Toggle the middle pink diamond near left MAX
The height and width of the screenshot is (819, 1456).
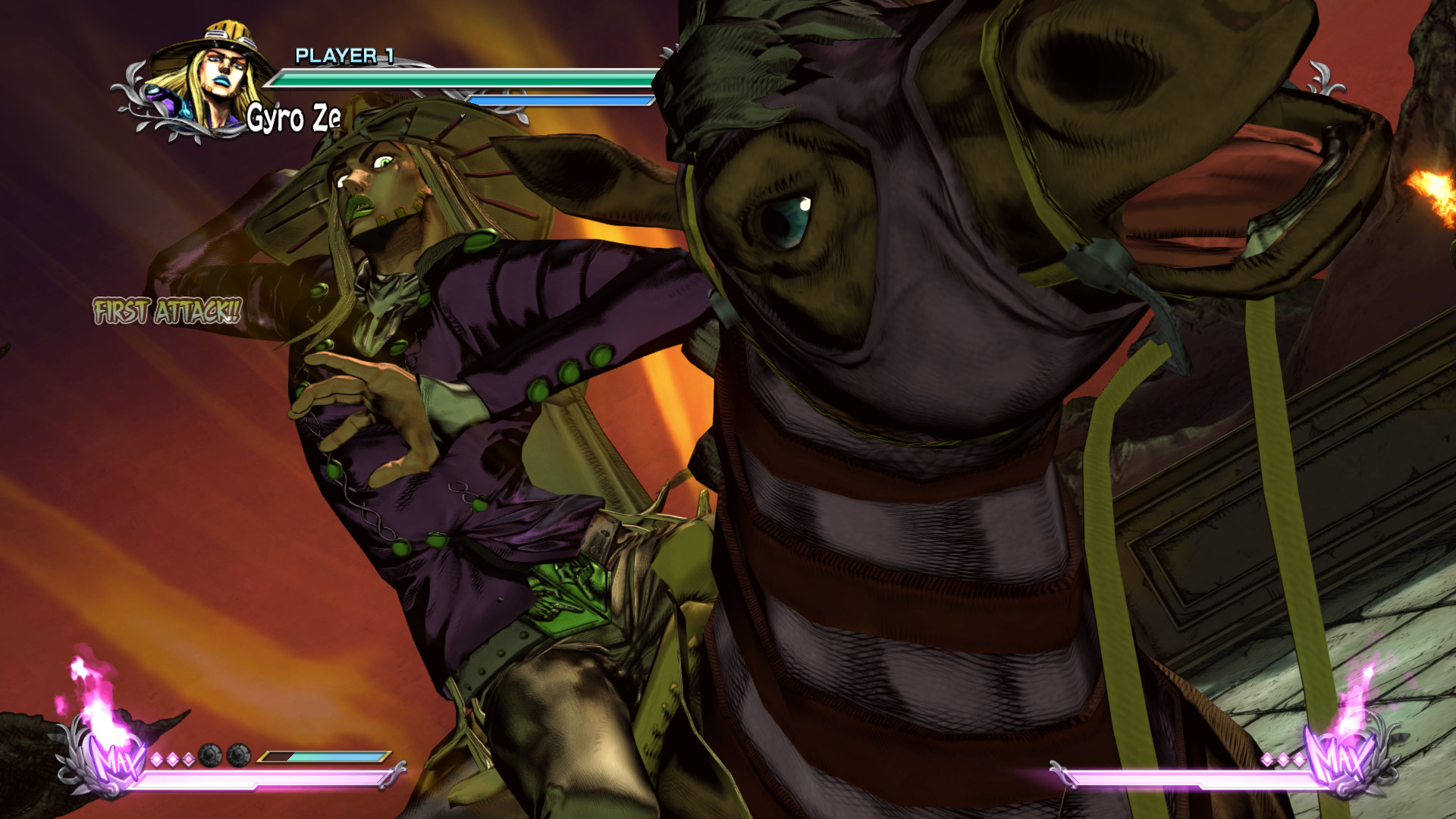point(173,758)
